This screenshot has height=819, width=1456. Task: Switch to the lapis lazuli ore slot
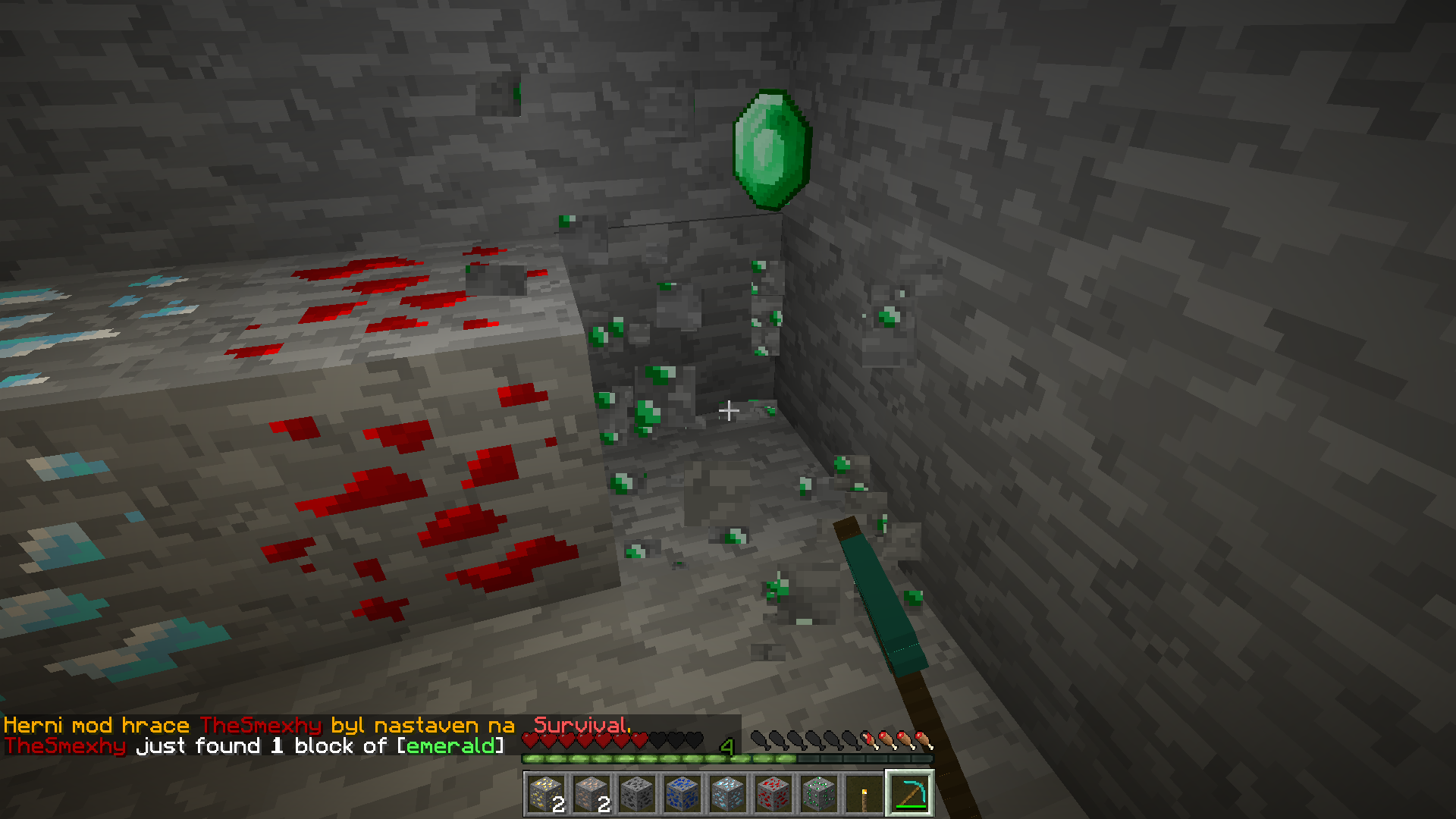(682, 794)
